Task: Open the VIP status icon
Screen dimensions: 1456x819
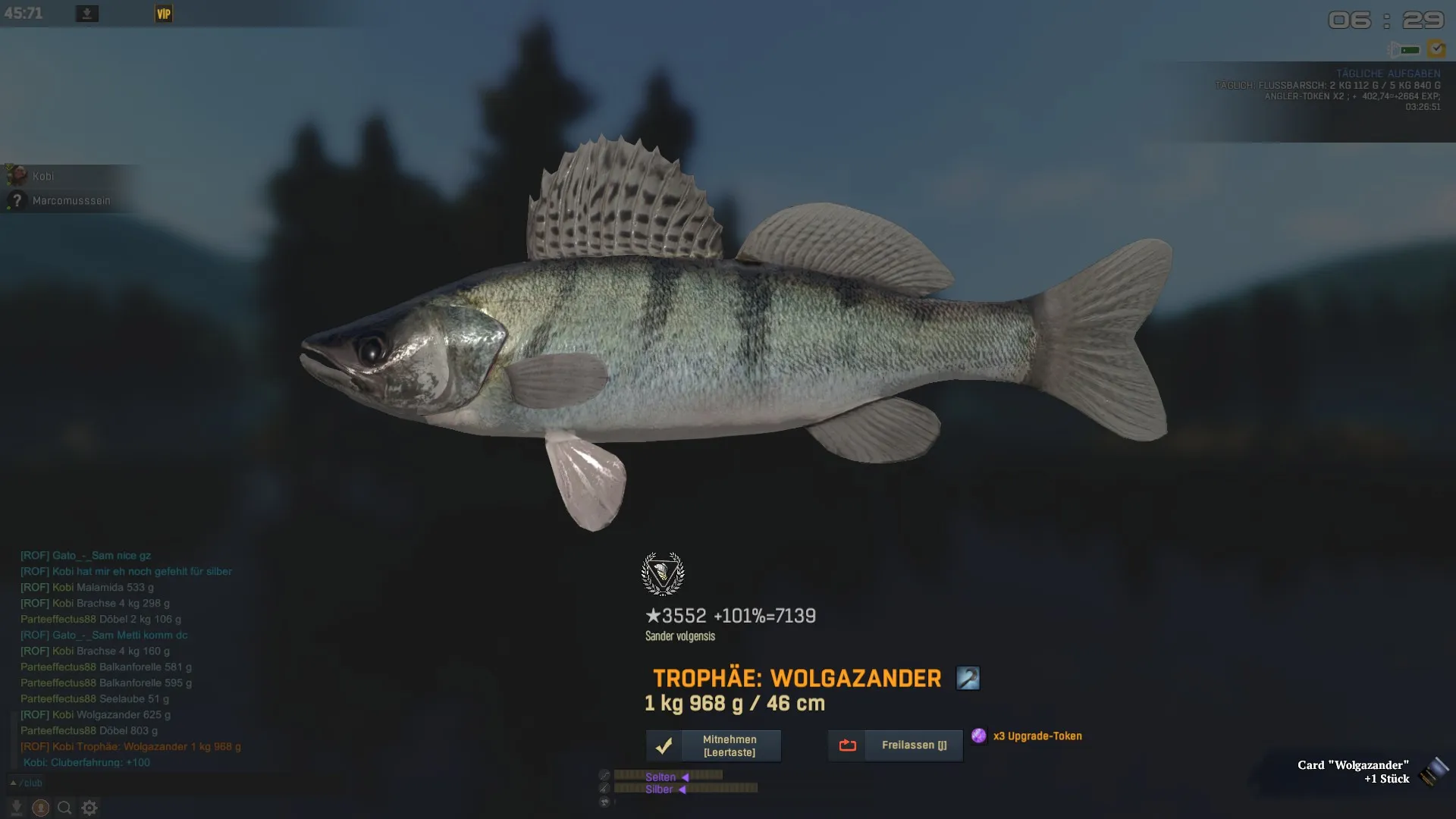Action: coord(164,14)
